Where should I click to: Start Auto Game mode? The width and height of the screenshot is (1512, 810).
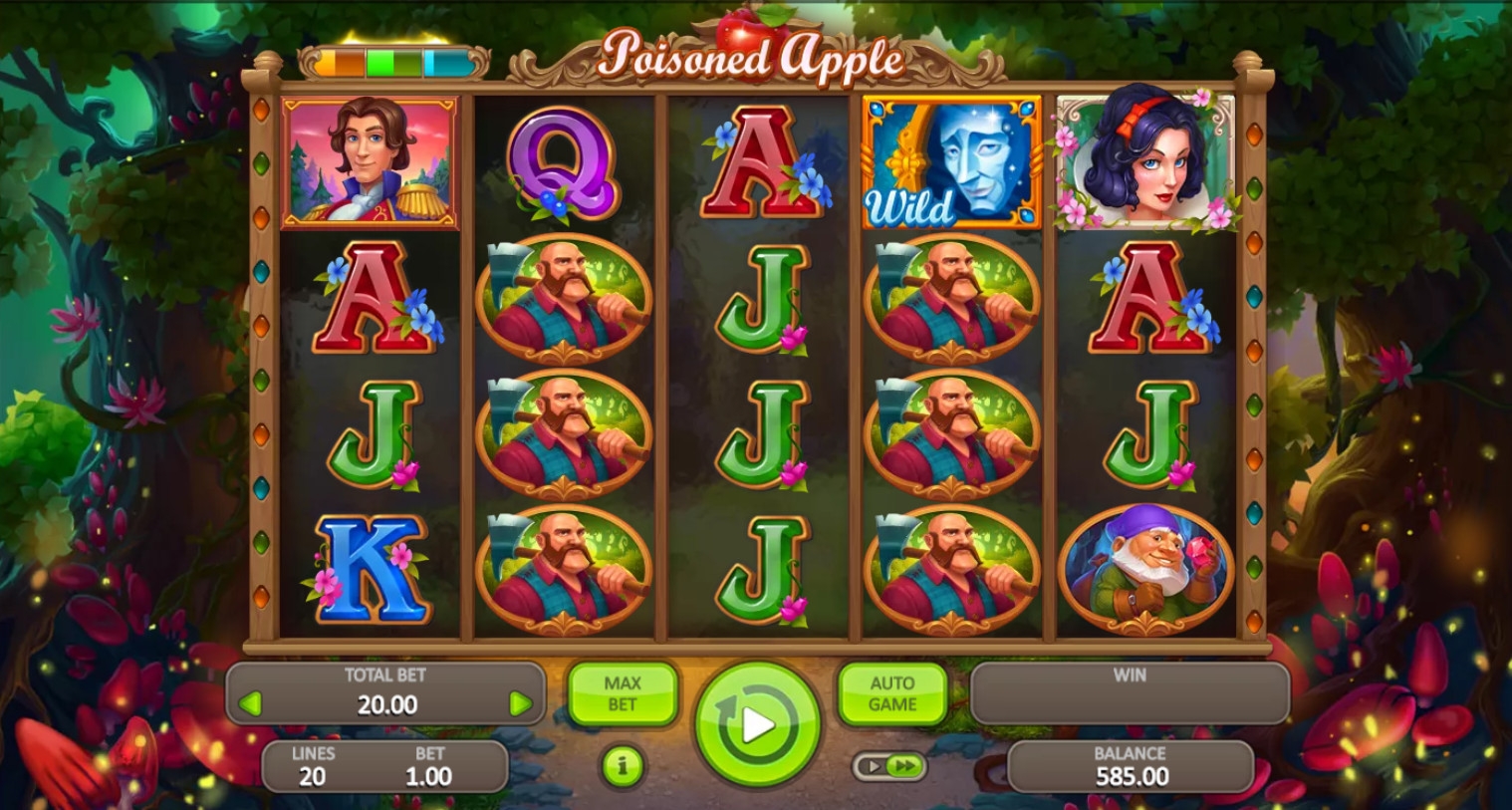pos(891,693)
